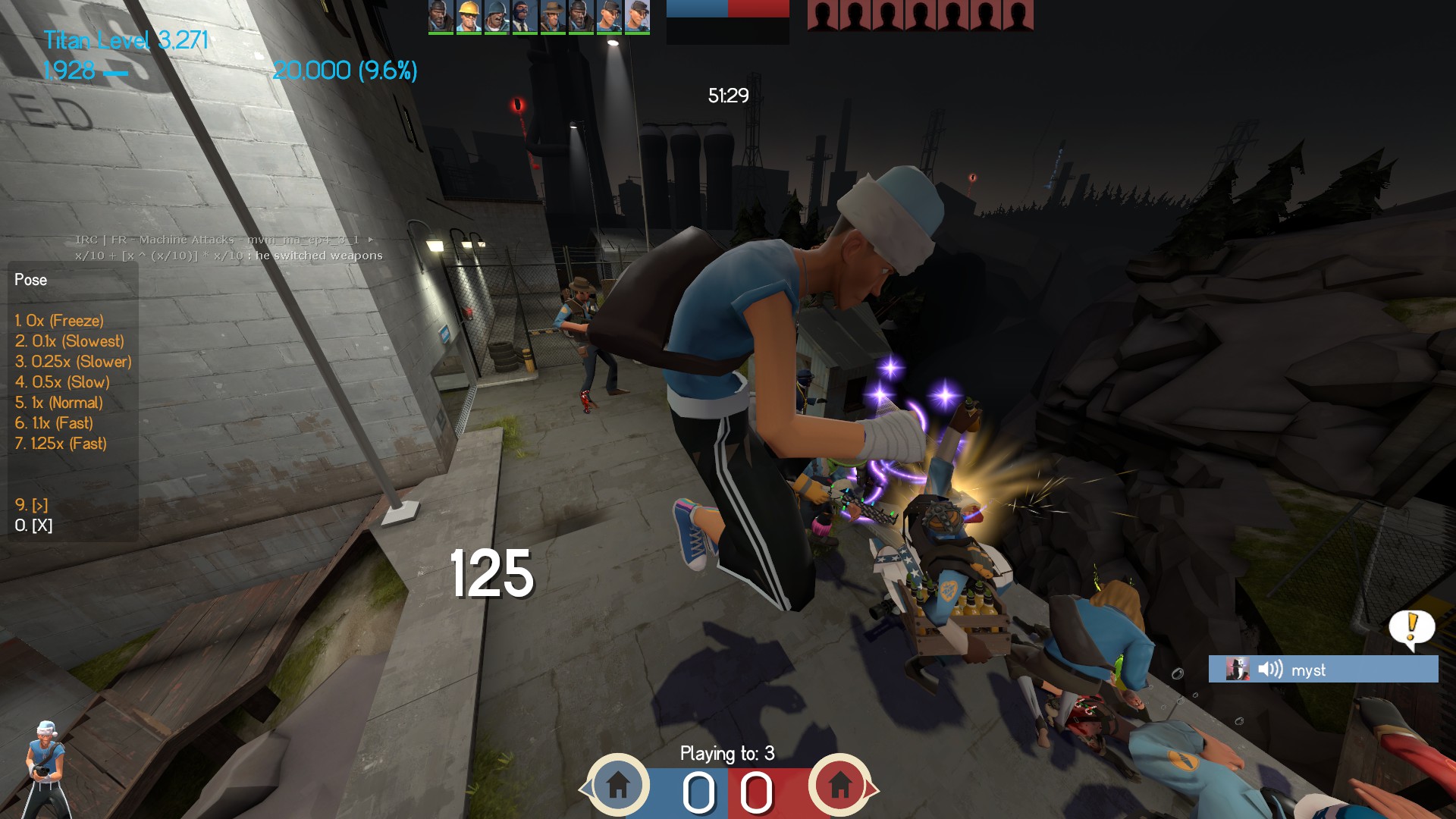Open the exclamation mark notification bubble

coord(1411,628)
